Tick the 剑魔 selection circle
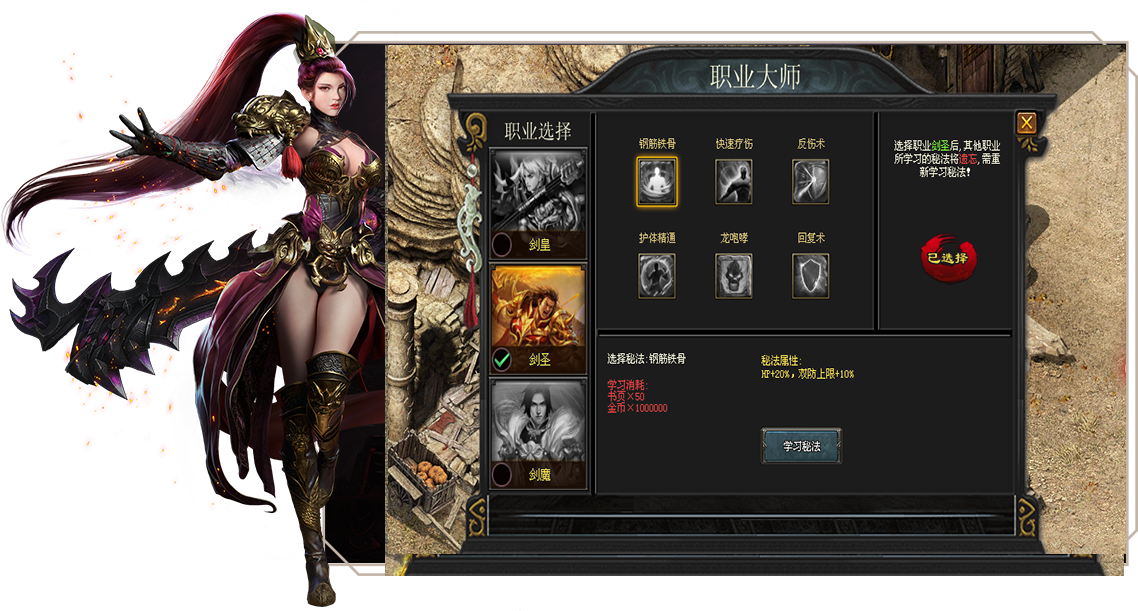The height and width of the screenshot is (611, 1138). pyautogui.click(x=503, y=475)
